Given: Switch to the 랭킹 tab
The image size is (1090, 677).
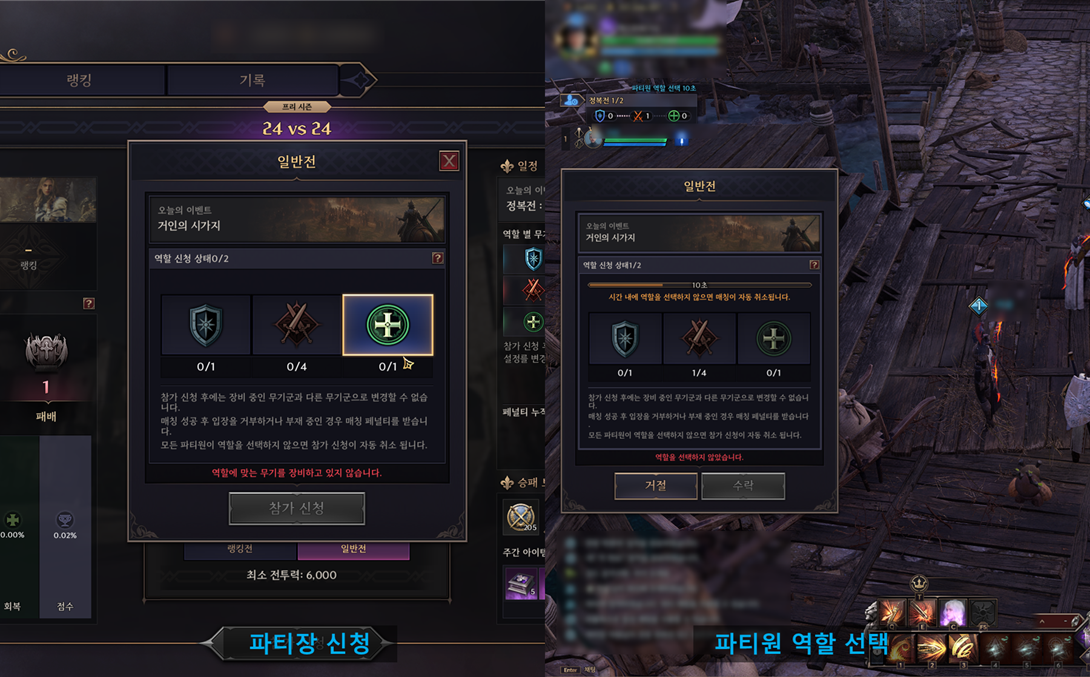Looking at the screenshot, I should click(x=79, y=79).
